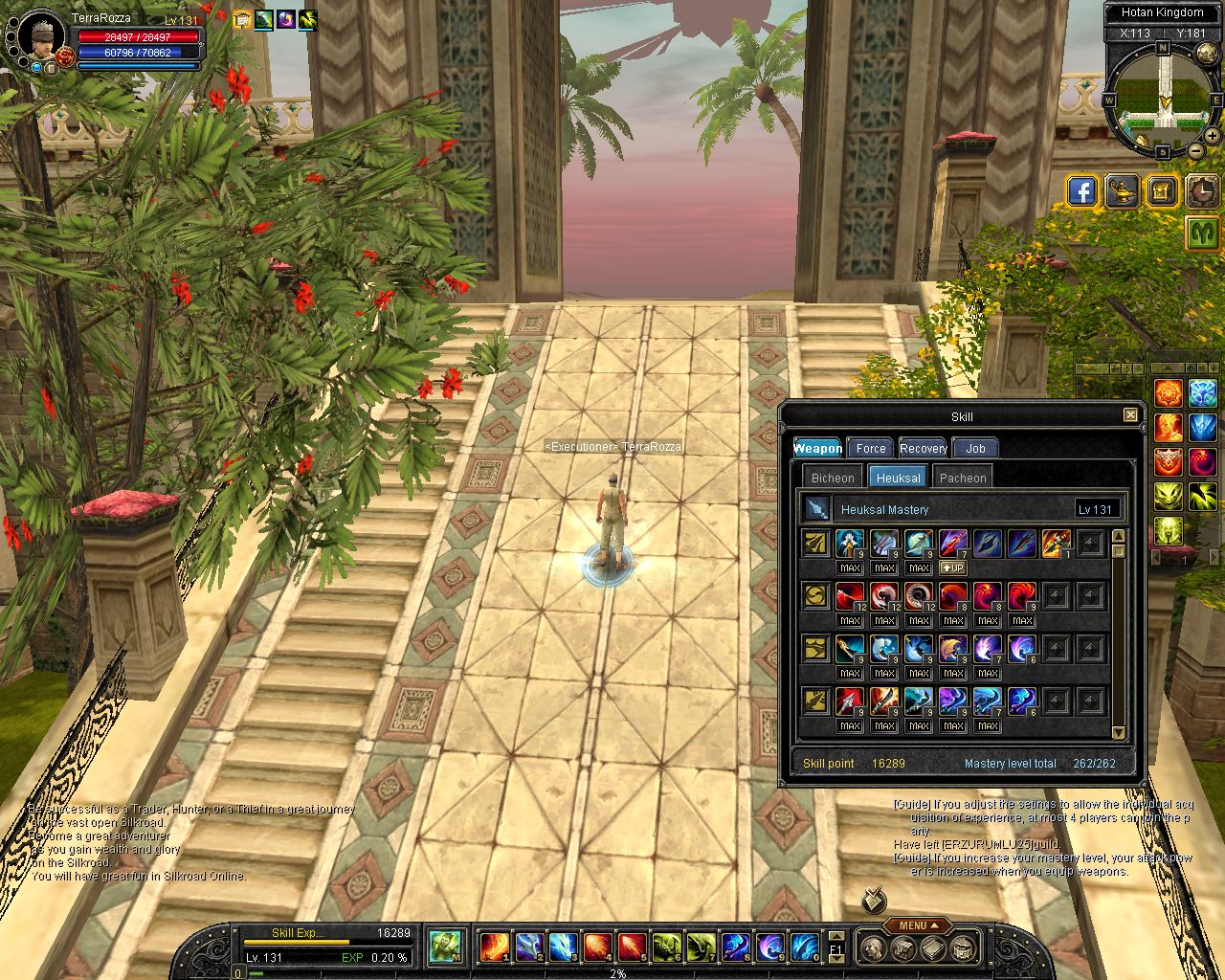Open the character face icon in the menu bar
This screenshot has width=1225, height=980.
coord(873,947)
